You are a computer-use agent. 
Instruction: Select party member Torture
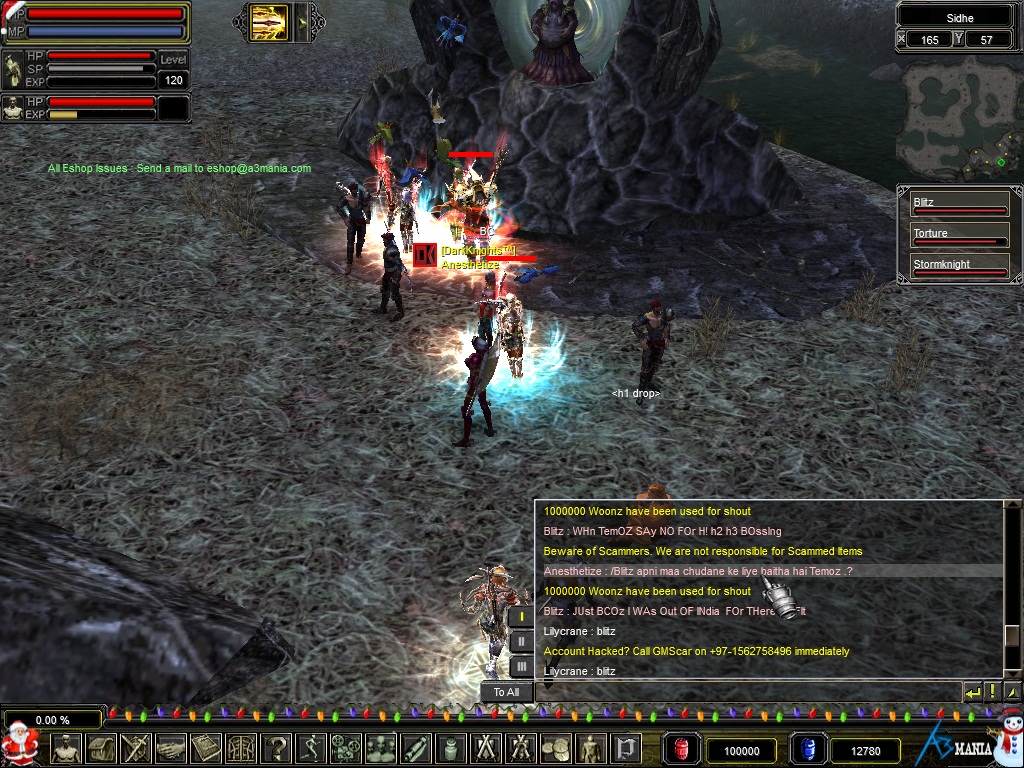[x=959, y=236]
